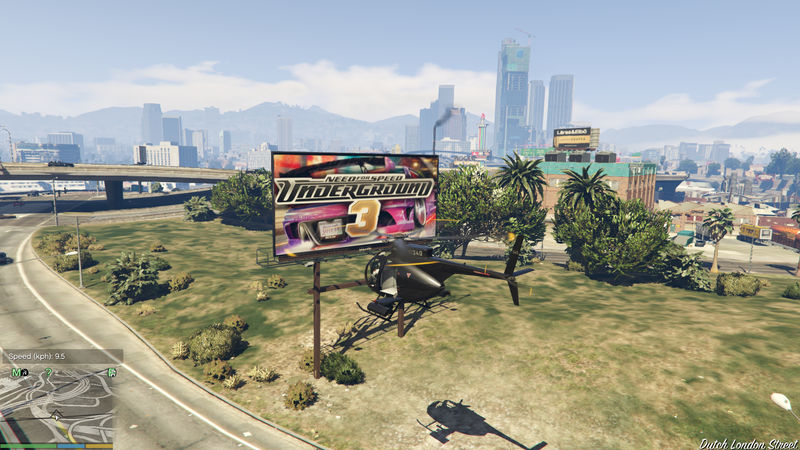Select the green F blip on the minimap

click(112, 372)
